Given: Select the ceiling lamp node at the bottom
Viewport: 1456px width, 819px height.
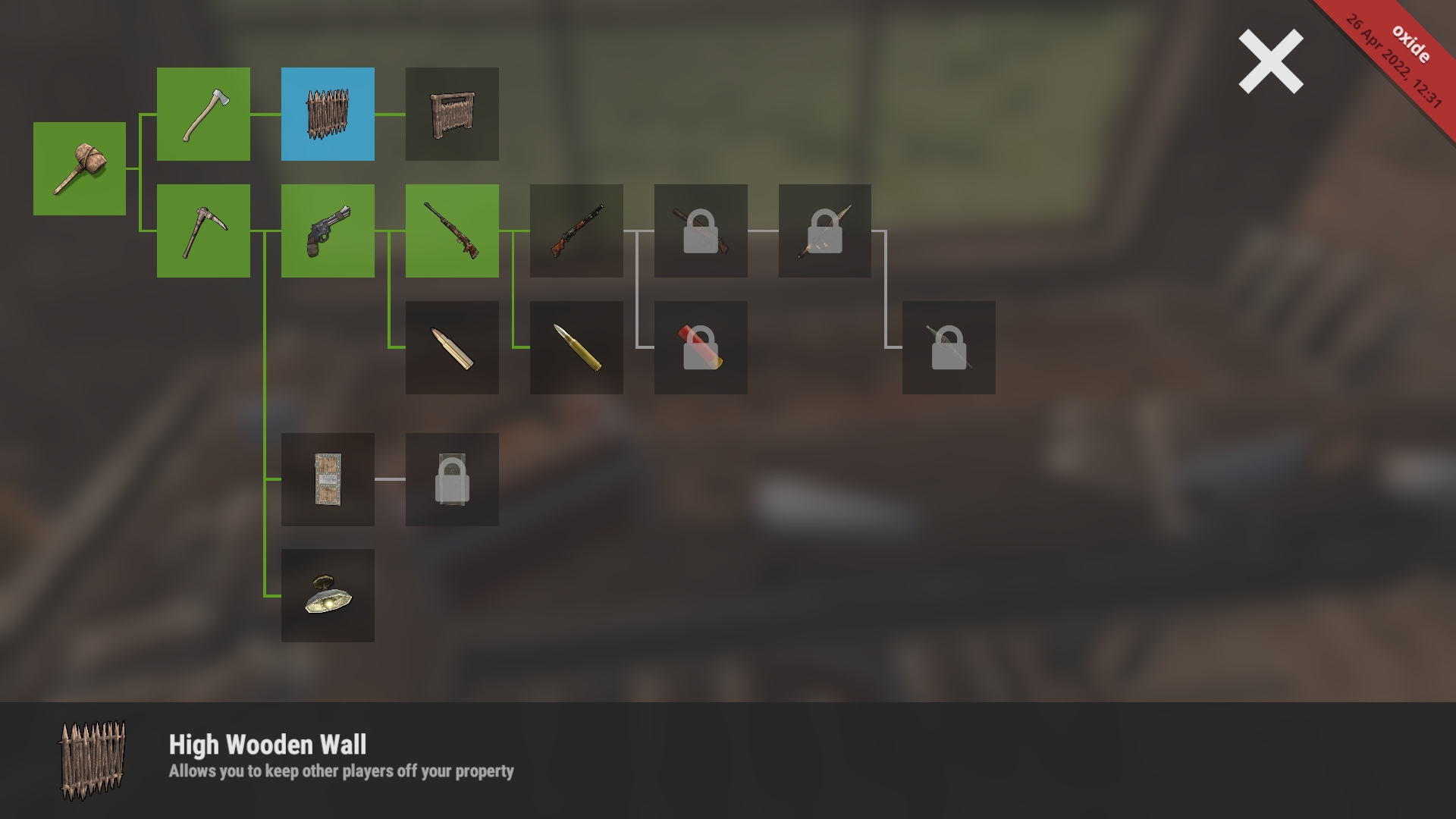Looking at the screenshot, I should tap(328, 596).
